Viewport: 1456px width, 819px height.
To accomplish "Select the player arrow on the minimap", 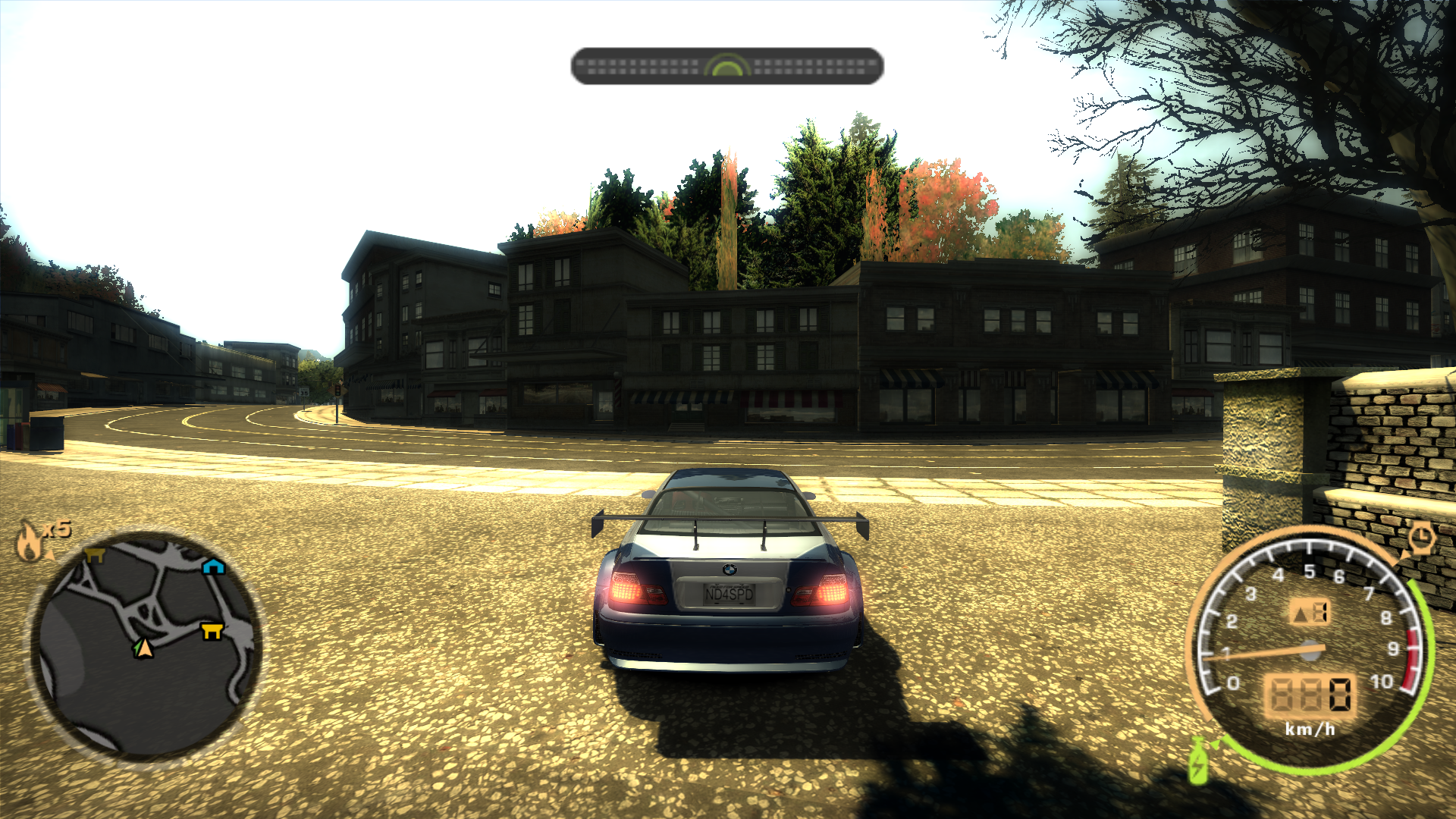I will 142,648.
